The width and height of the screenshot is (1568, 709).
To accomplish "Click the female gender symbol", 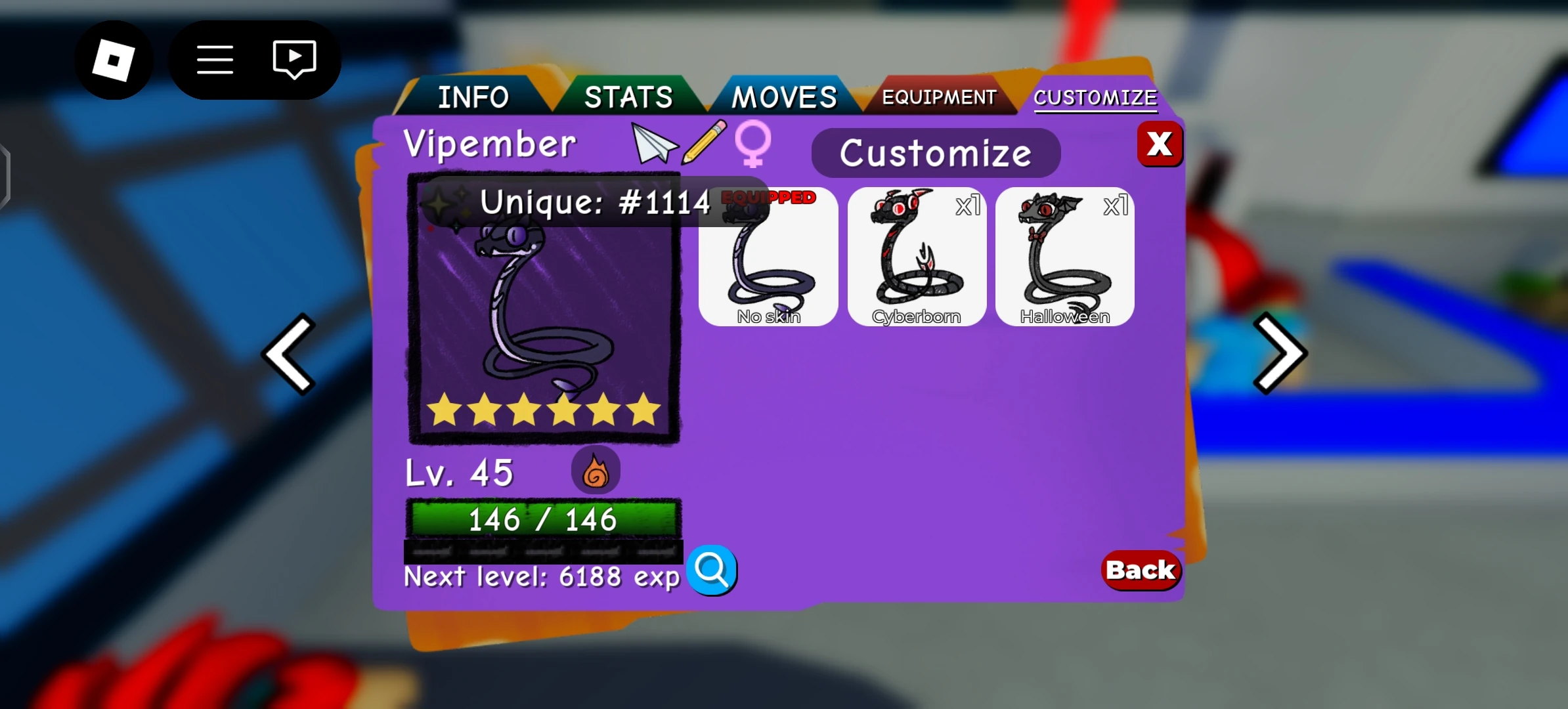I will click(x=752, y=146).
